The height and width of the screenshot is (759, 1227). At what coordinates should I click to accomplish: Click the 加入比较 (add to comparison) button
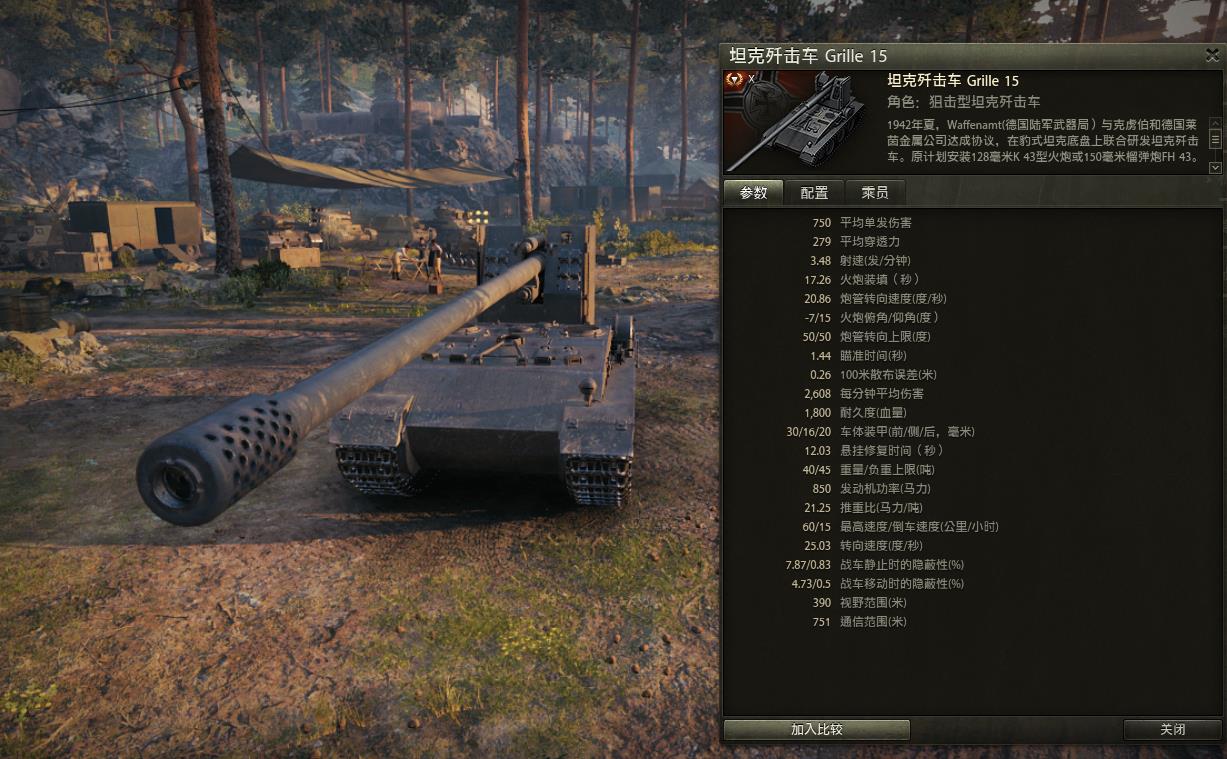[x=816, y=730]
